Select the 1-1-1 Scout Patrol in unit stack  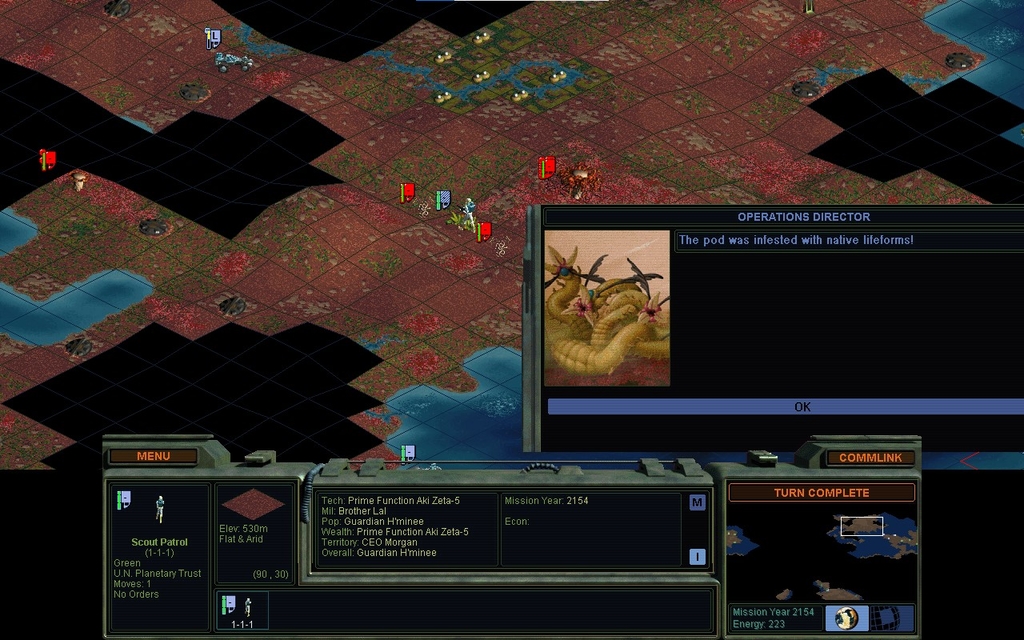240,610
